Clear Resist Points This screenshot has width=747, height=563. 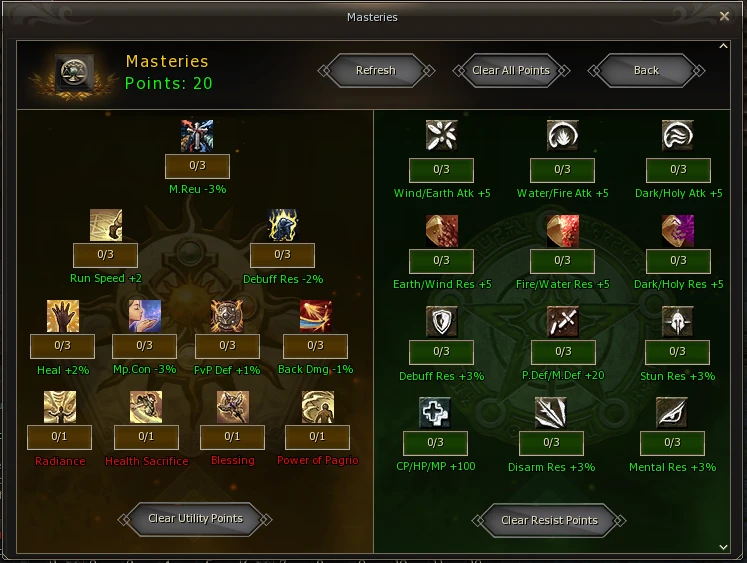[x=549, y=519]
